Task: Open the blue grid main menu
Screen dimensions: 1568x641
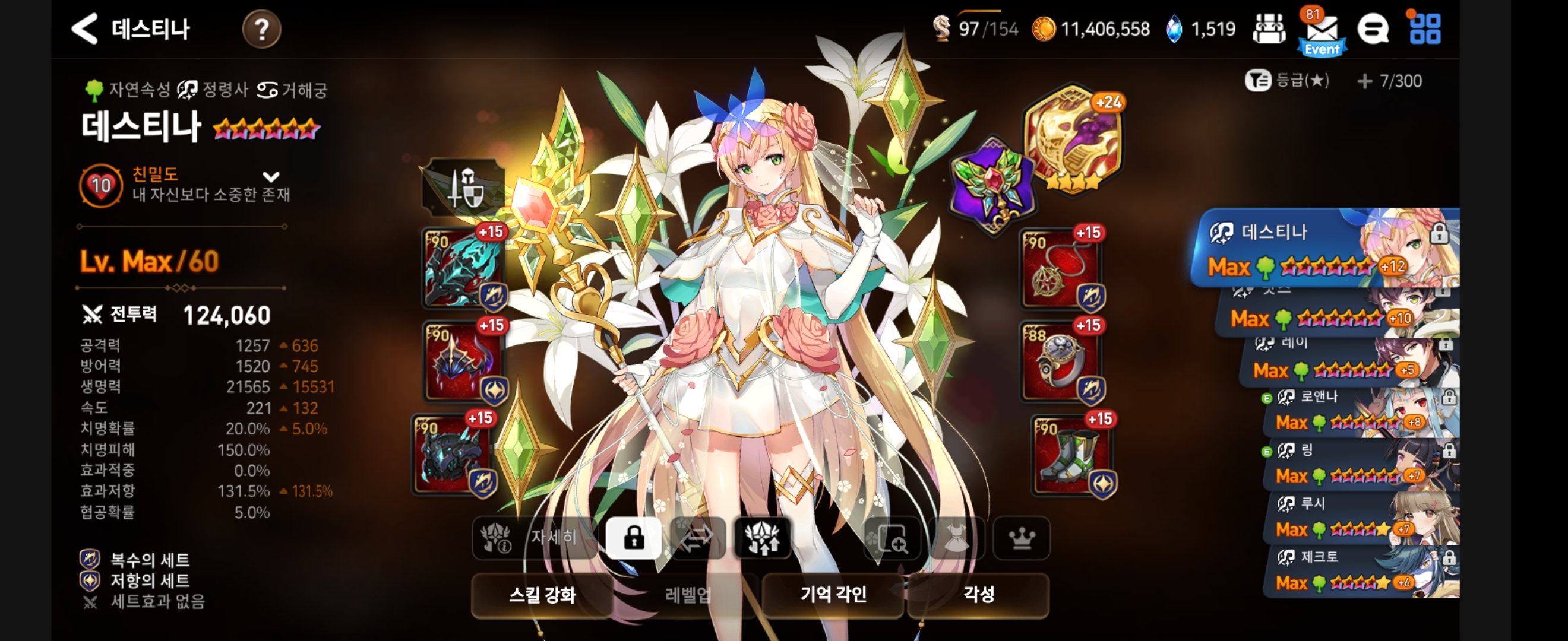Action: pyautogui.click(x=1425, y=29)
